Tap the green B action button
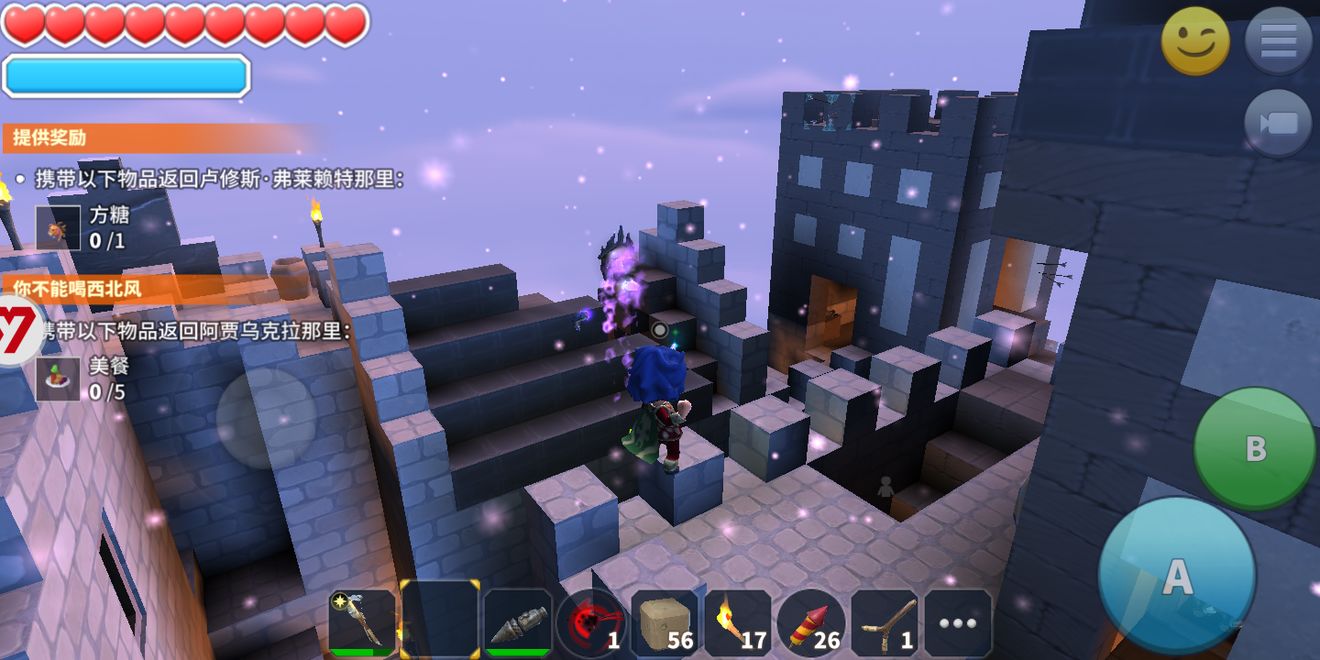This screenshot has height=660, width=1320. [x=1254, y=448]
